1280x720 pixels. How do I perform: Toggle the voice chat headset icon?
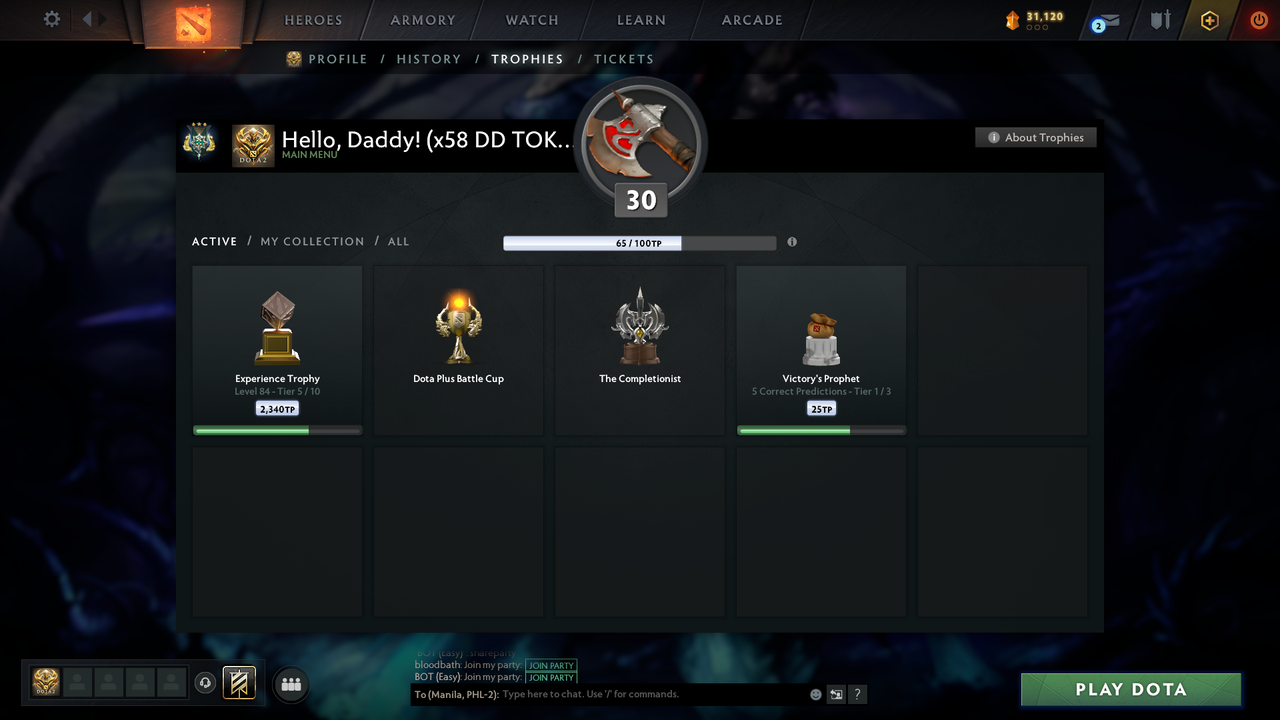pyautogui.click(x=207, y=682)
